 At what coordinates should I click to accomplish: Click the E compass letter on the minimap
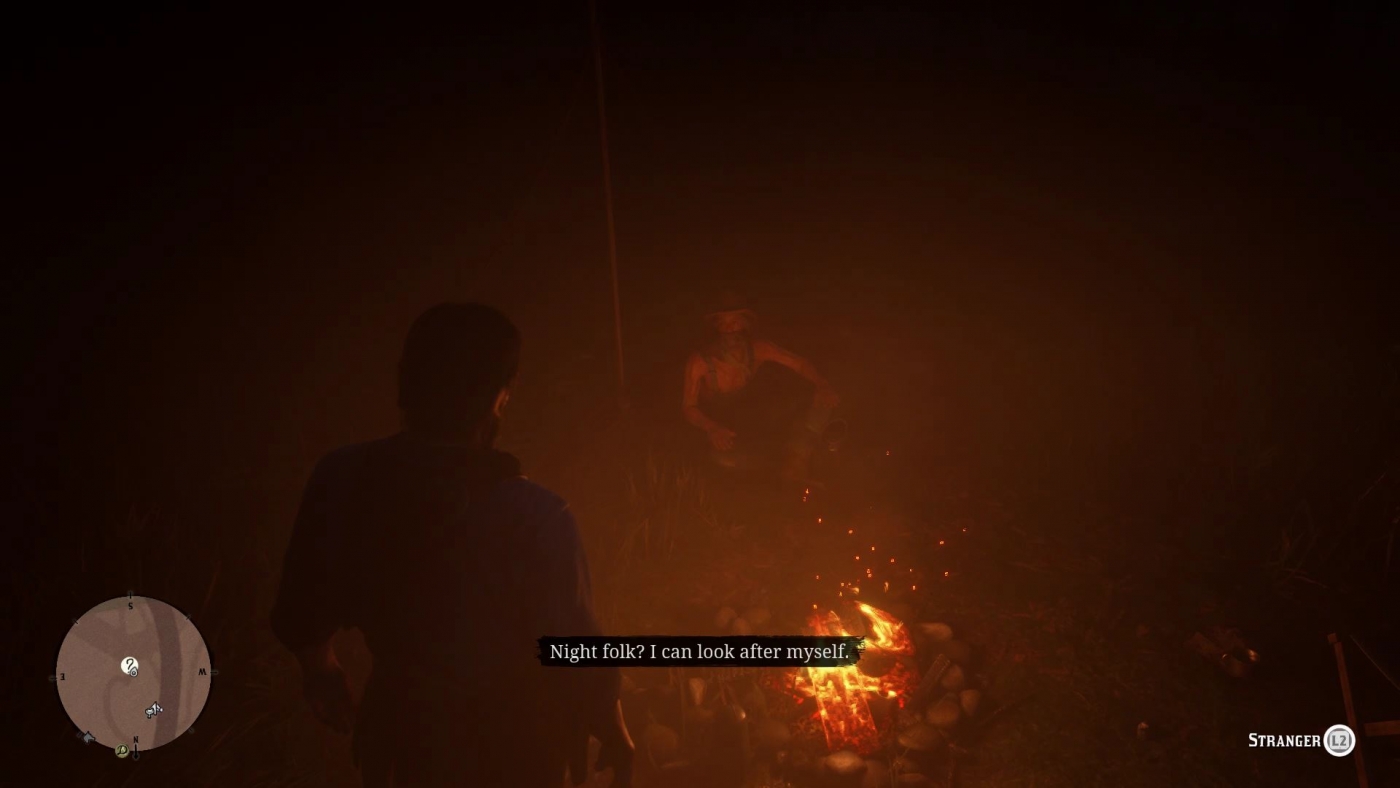(62, 675)
